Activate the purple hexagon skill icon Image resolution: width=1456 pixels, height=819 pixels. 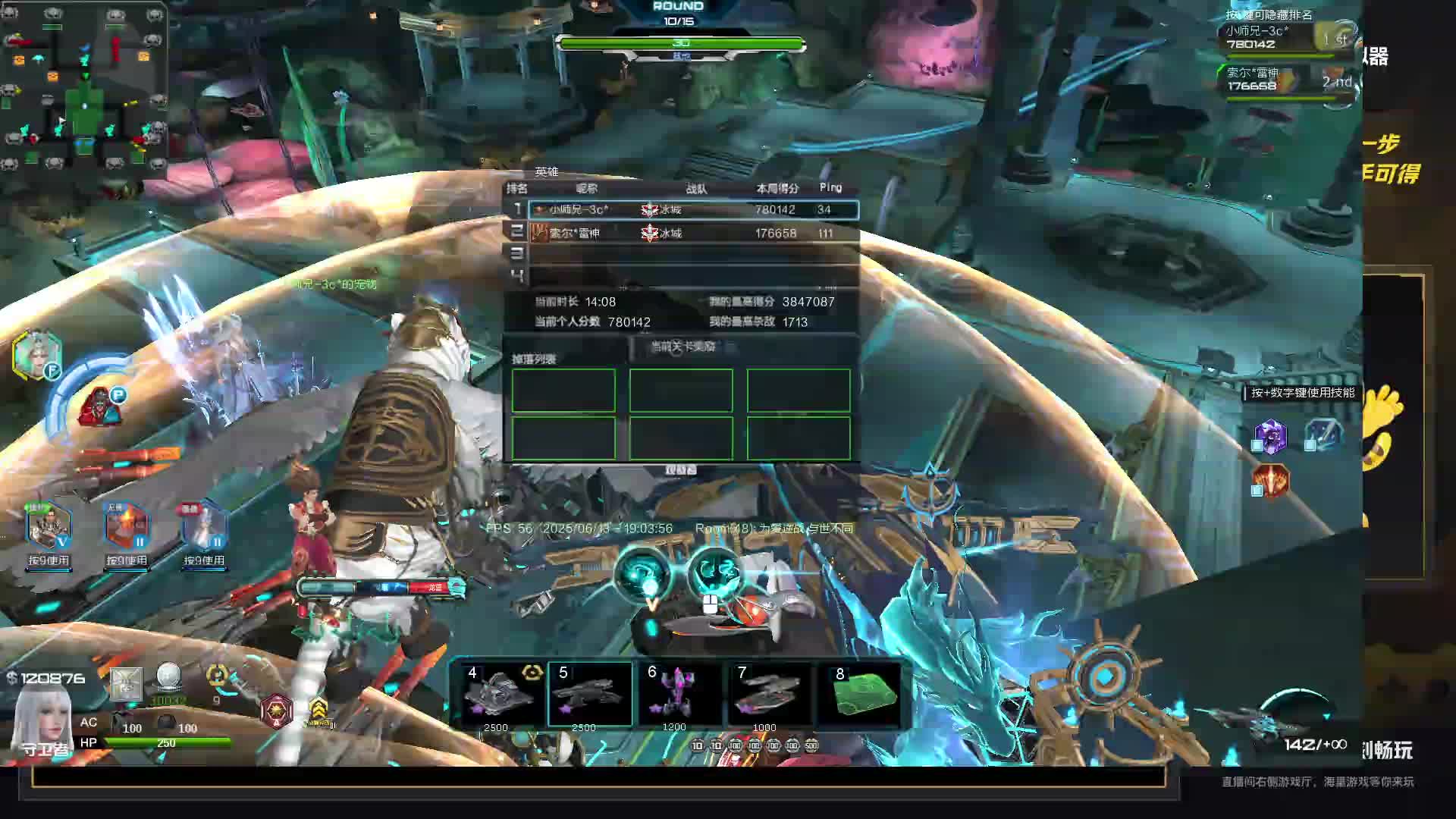click(1271, 437)
